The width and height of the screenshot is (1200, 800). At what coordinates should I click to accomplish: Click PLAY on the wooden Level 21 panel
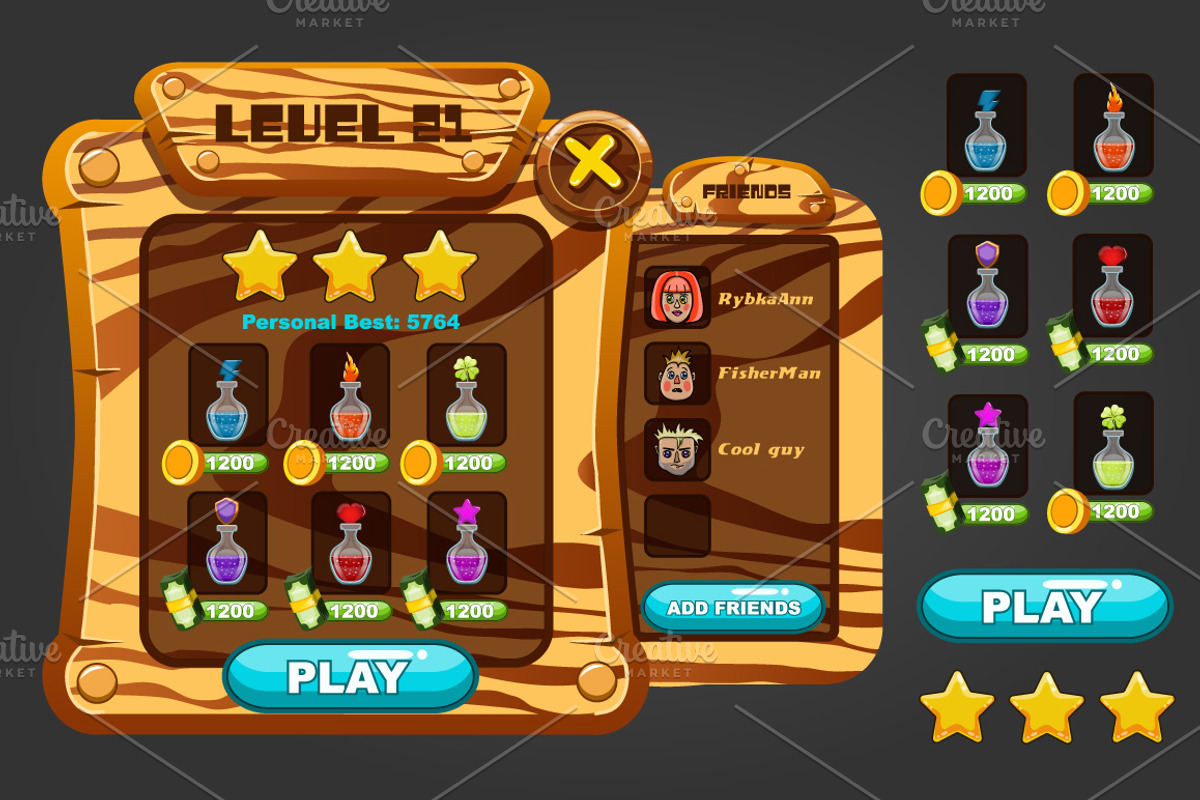click(x=349, y=676)
